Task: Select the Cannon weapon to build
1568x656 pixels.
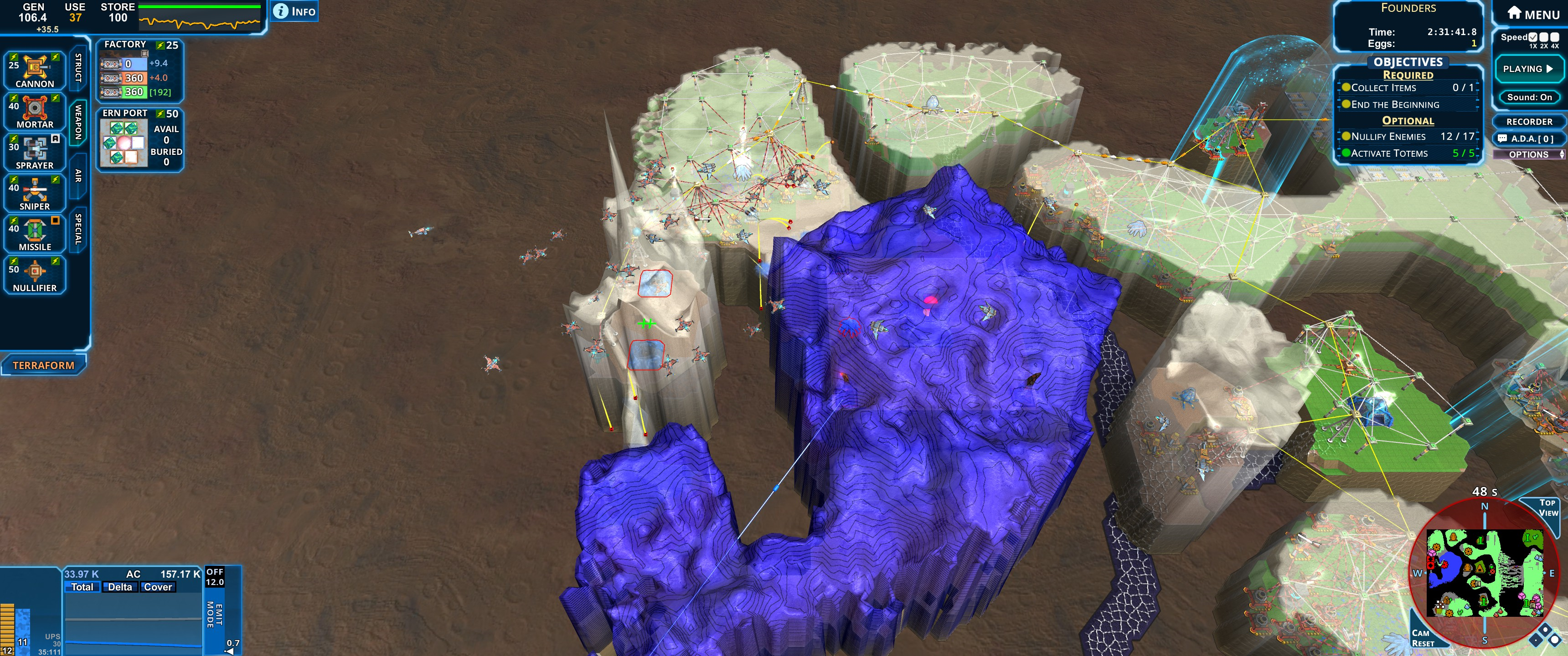Action: point(35,71)
